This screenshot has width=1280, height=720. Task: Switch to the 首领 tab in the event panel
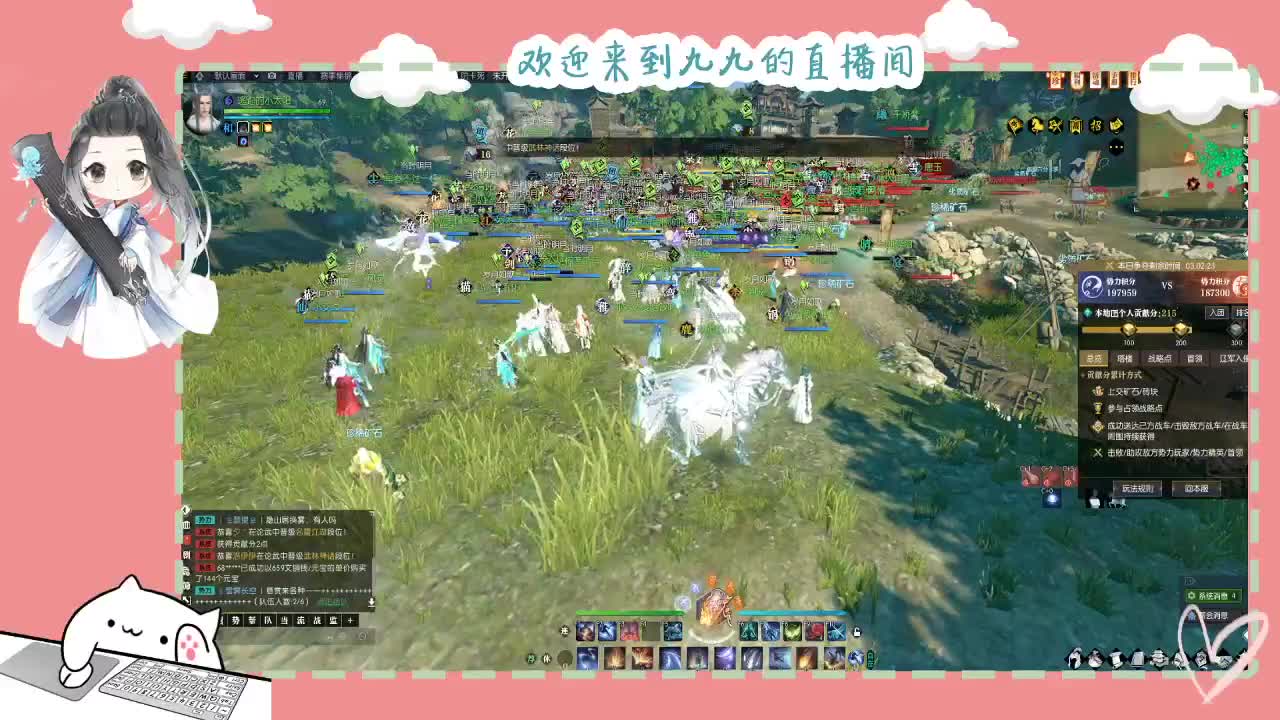[x=1195, y=358]
